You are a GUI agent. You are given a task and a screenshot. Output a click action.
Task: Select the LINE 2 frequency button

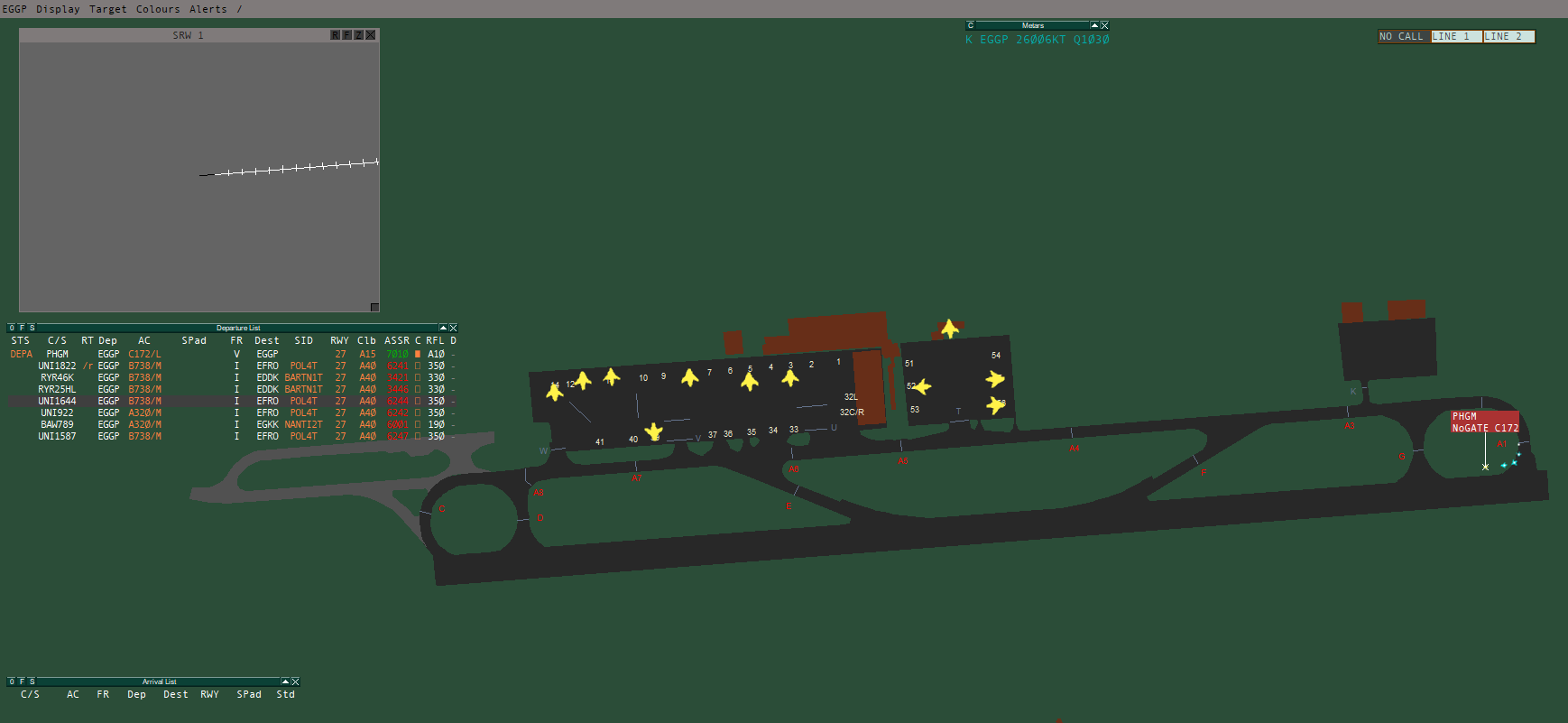pyautogui.click(x=1508, y=36)
